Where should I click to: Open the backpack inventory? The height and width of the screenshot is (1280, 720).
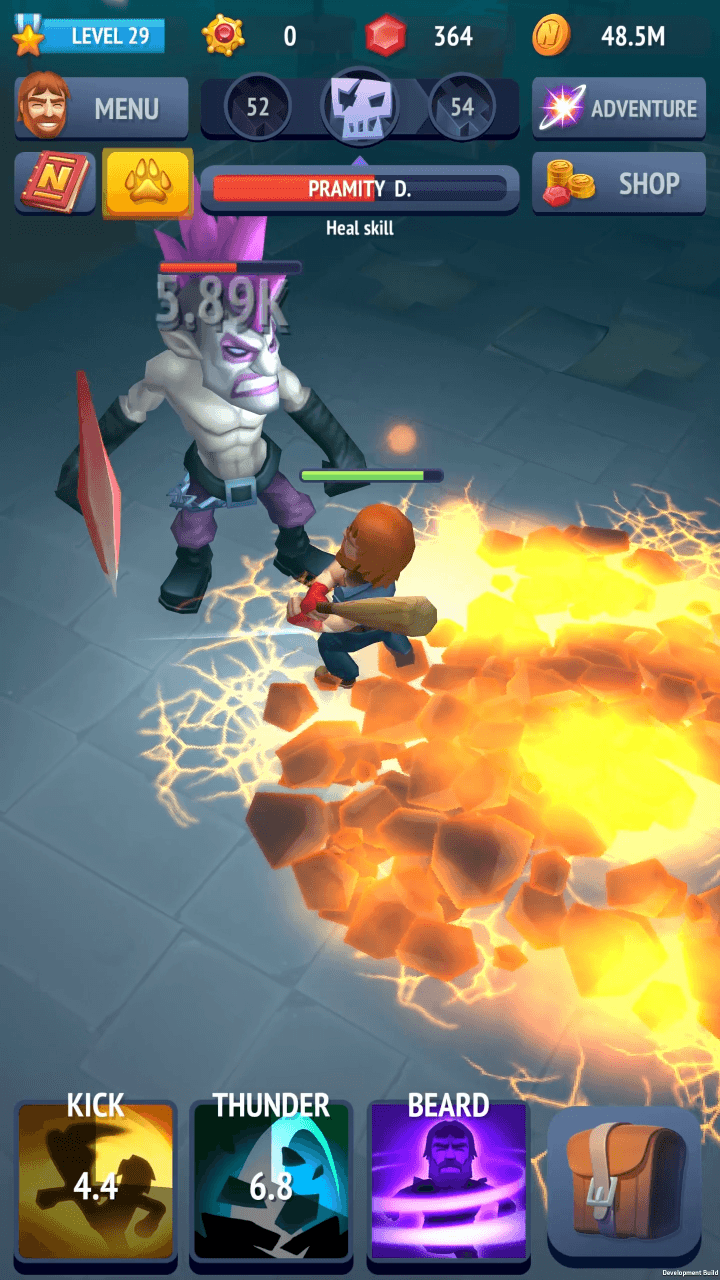click(x=625, y=1182)
